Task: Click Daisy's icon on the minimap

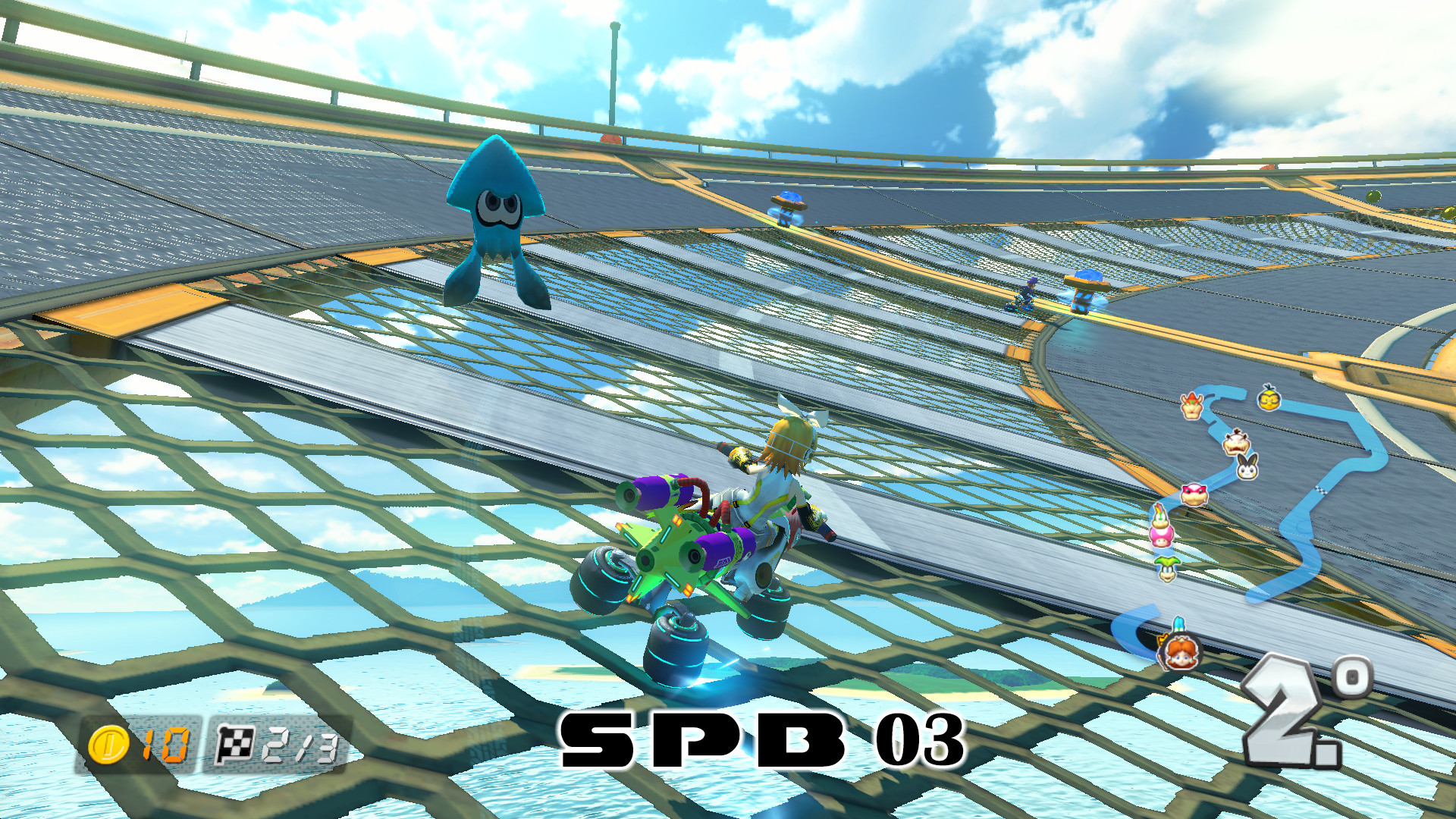Action: 1181,651
